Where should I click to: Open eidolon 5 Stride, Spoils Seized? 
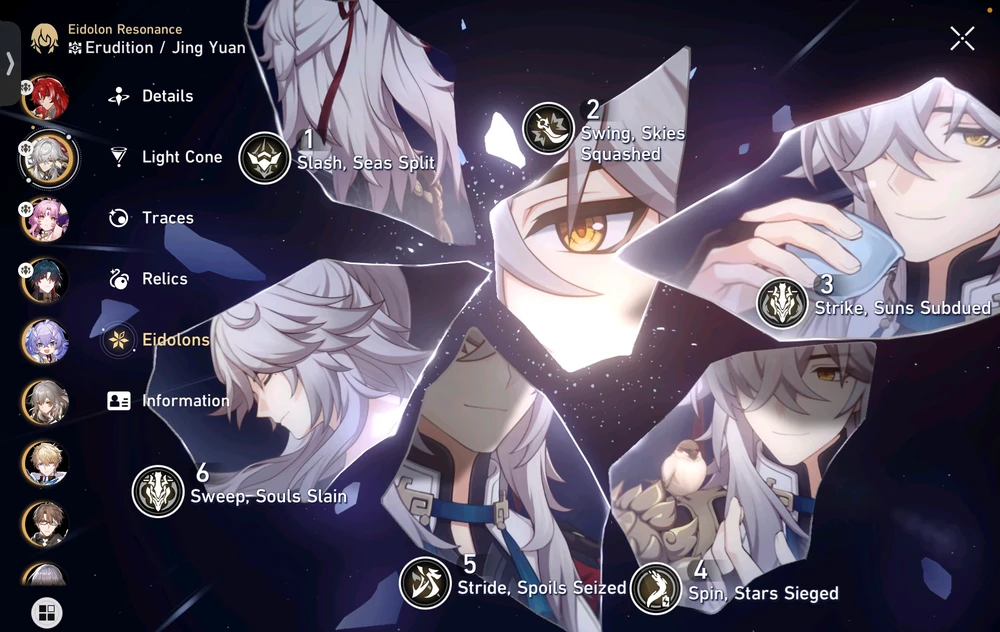[x=425, y=583]
